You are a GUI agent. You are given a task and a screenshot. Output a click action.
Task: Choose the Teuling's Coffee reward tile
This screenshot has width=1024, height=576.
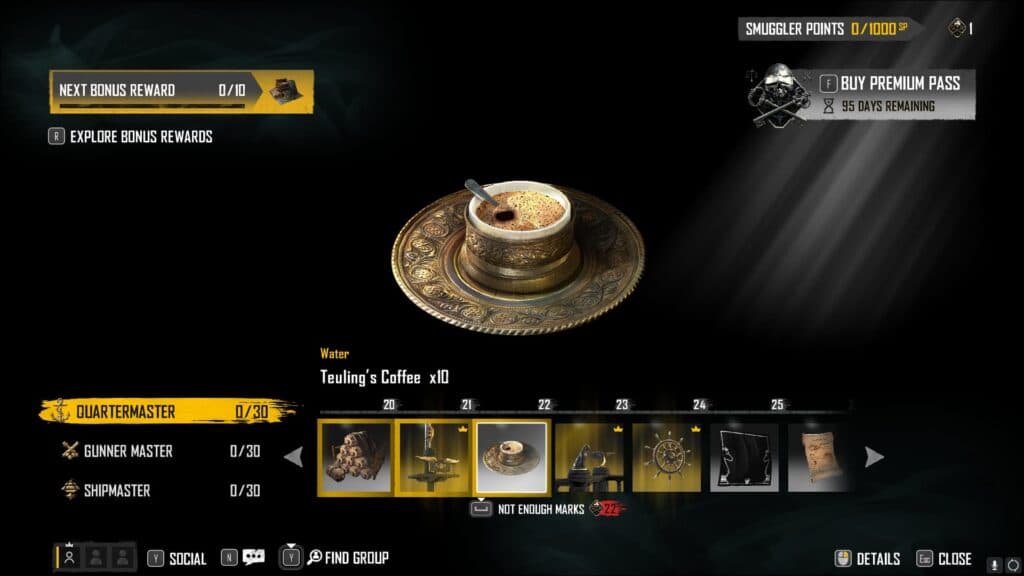coord(512,457)
